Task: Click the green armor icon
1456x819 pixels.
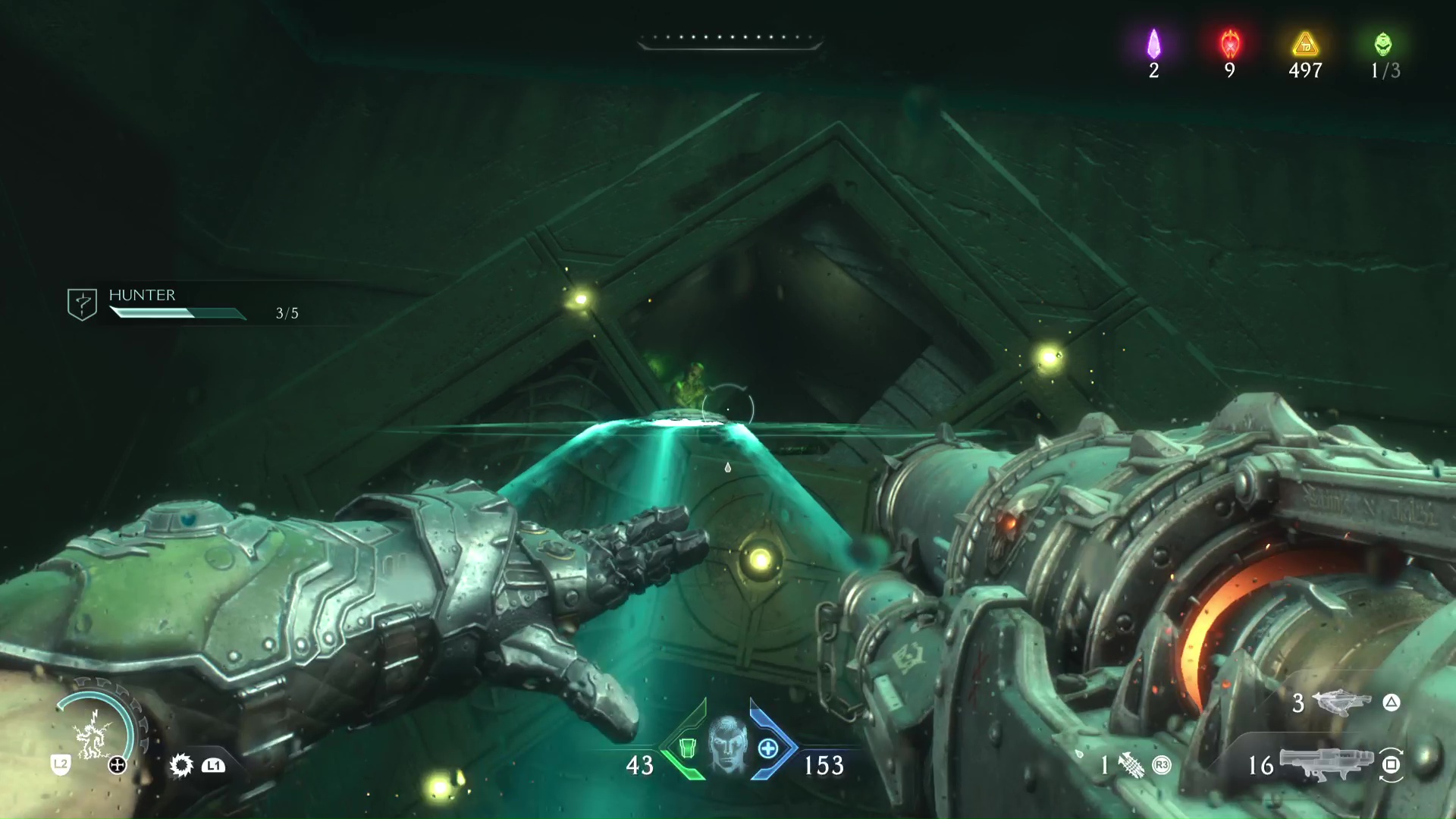Action: [687, 748]
